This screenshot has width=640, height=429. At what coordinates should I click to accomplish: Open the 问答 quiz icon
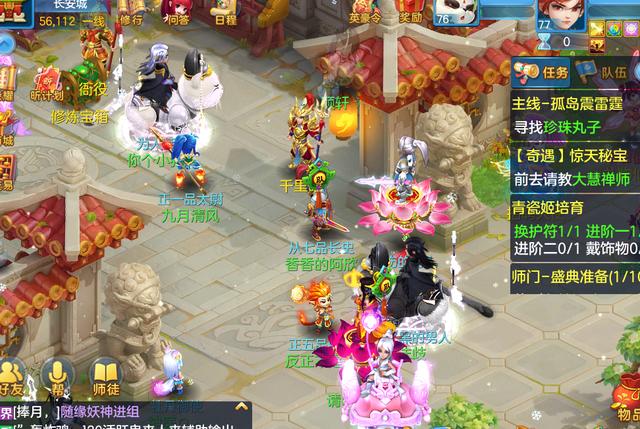177,13
